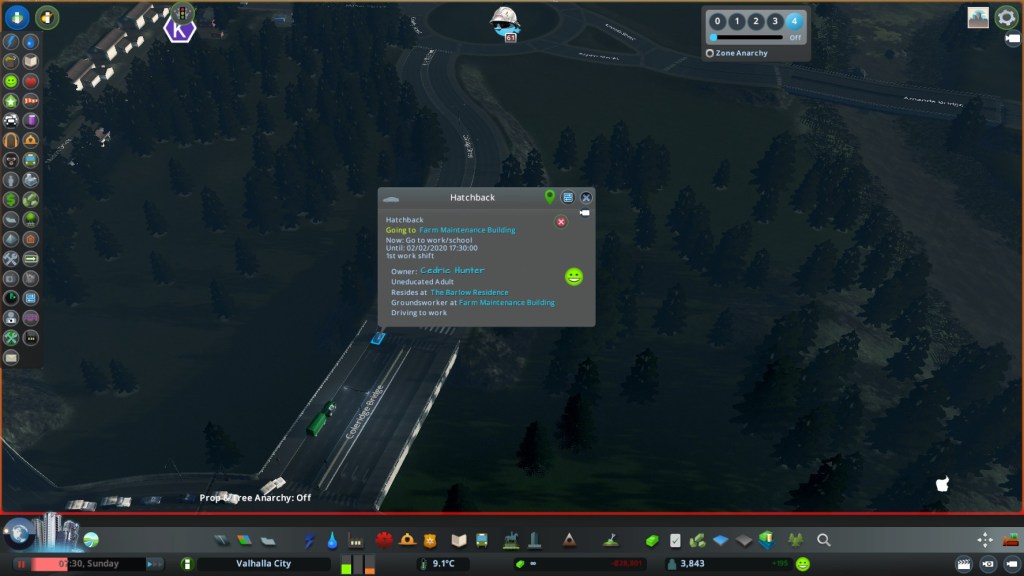Open Farm Maintenance Building destination link
The height and width of the screenshot is (576, 1024).
[467, 230]
